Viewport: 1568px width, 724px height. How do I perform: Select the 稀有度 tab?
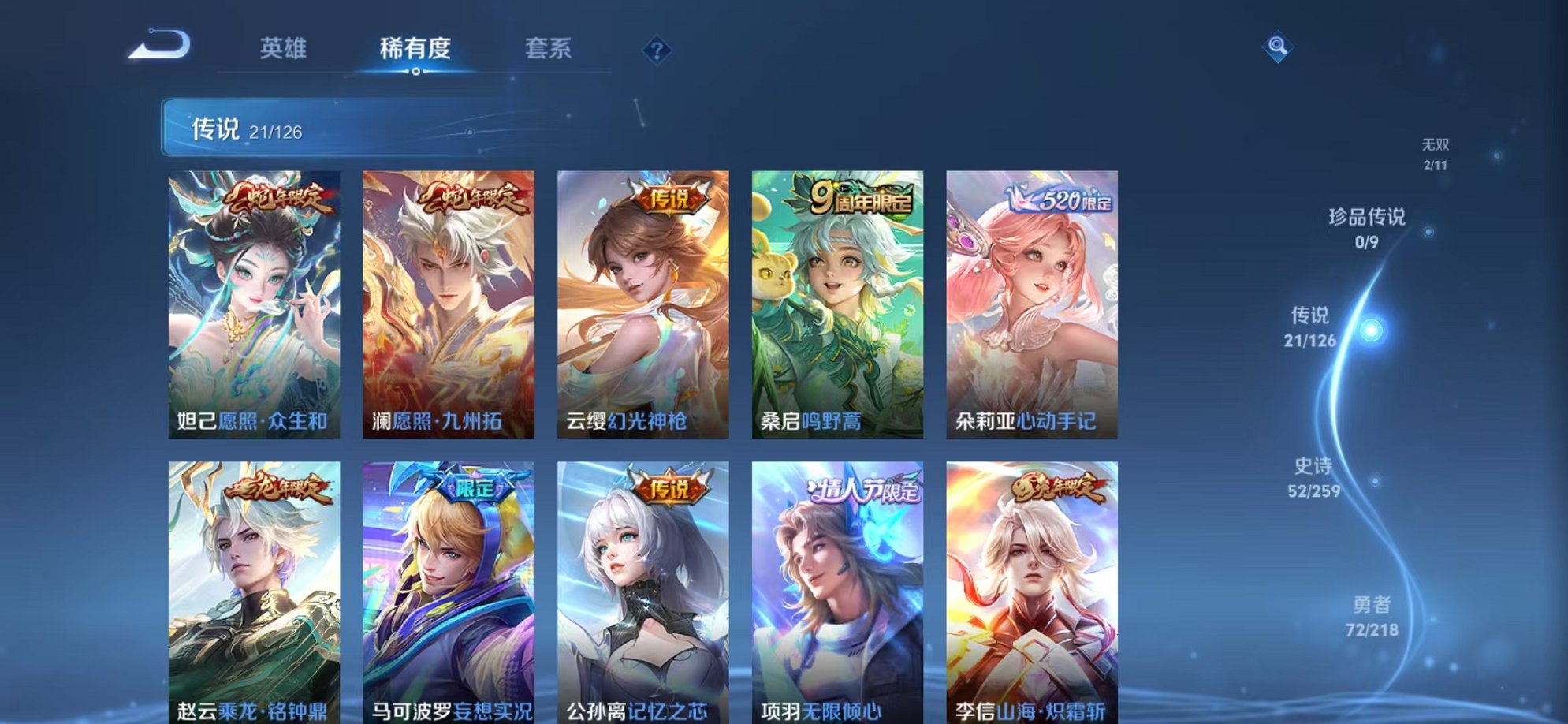pyautogui.click(x=416, y=49)
